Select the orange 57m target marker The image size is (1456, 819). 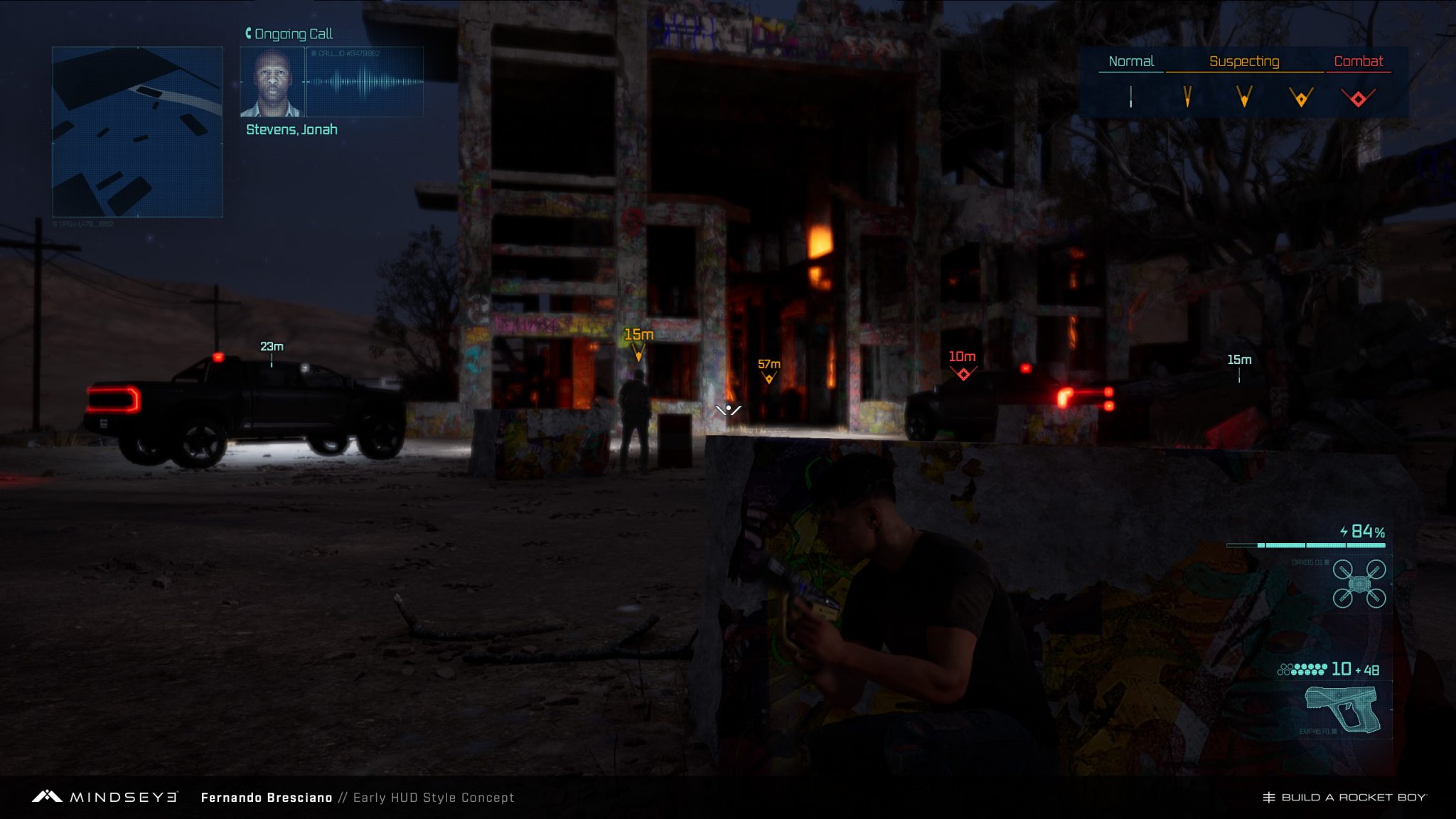pos(769,378)
